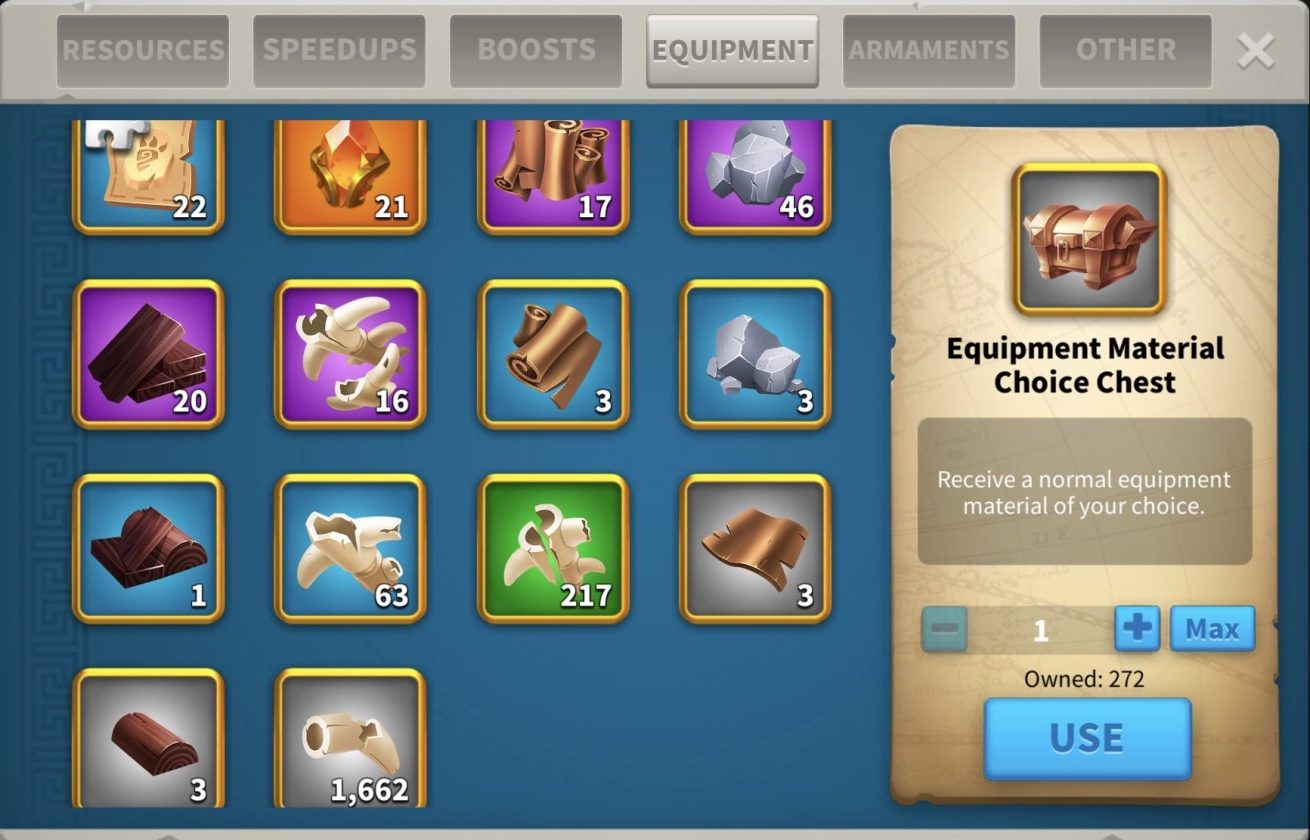Select the grey bone slot with 1,662

351,740
